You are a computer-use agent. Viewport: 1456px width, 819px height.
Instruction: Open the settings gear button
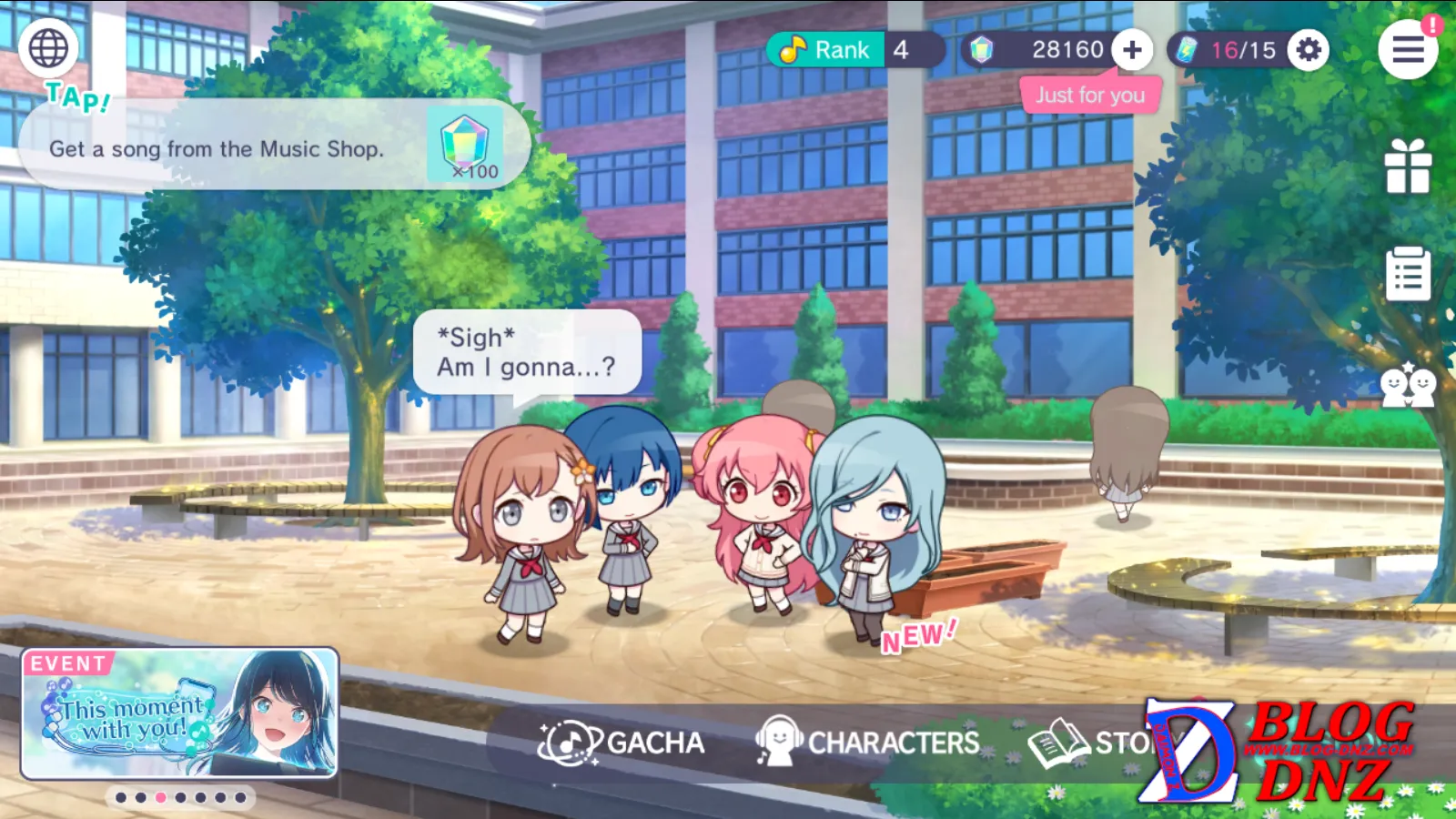[x=1309, y=50]
